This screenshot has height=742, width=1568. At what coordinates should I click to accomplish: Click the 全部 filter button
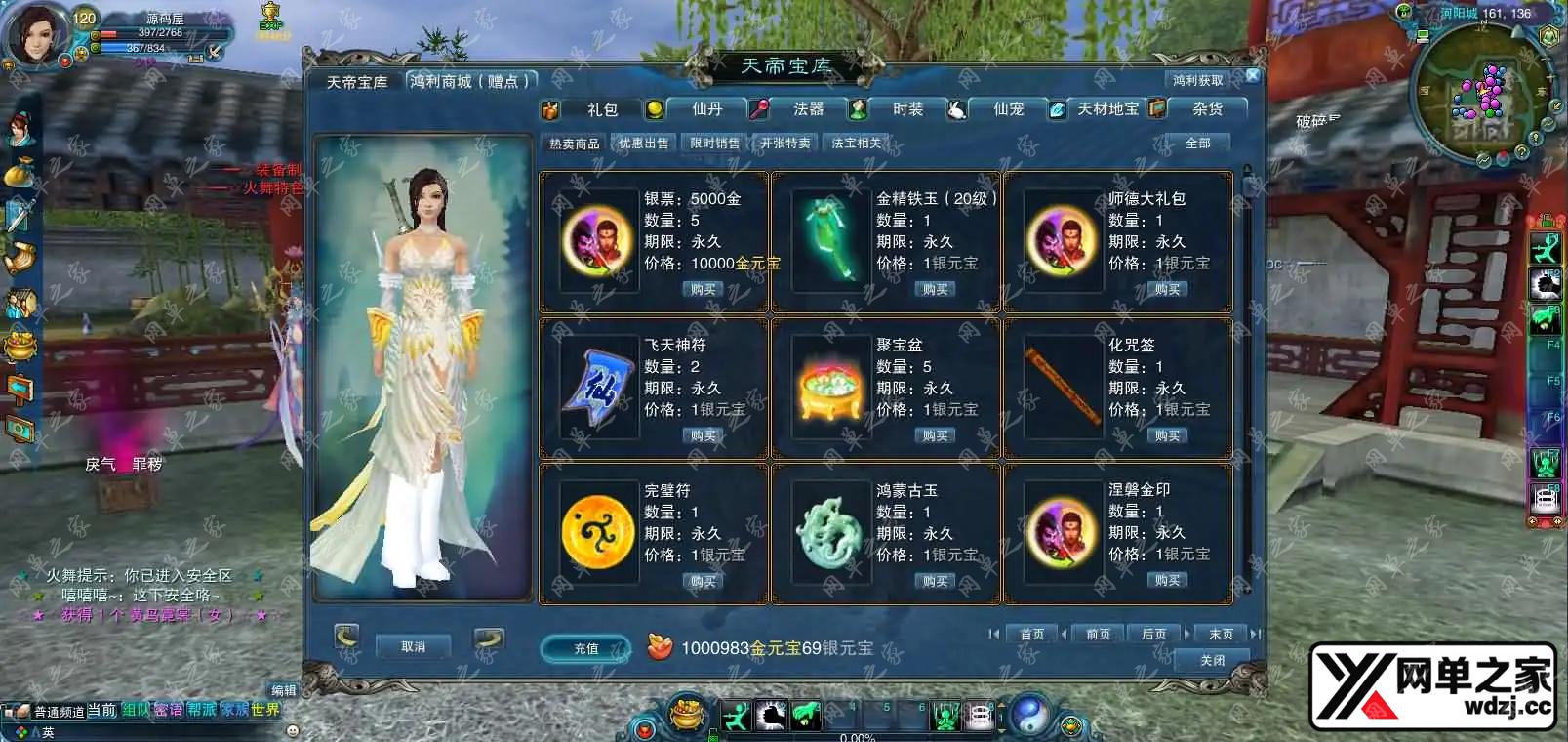click(x=1198, y=144)
